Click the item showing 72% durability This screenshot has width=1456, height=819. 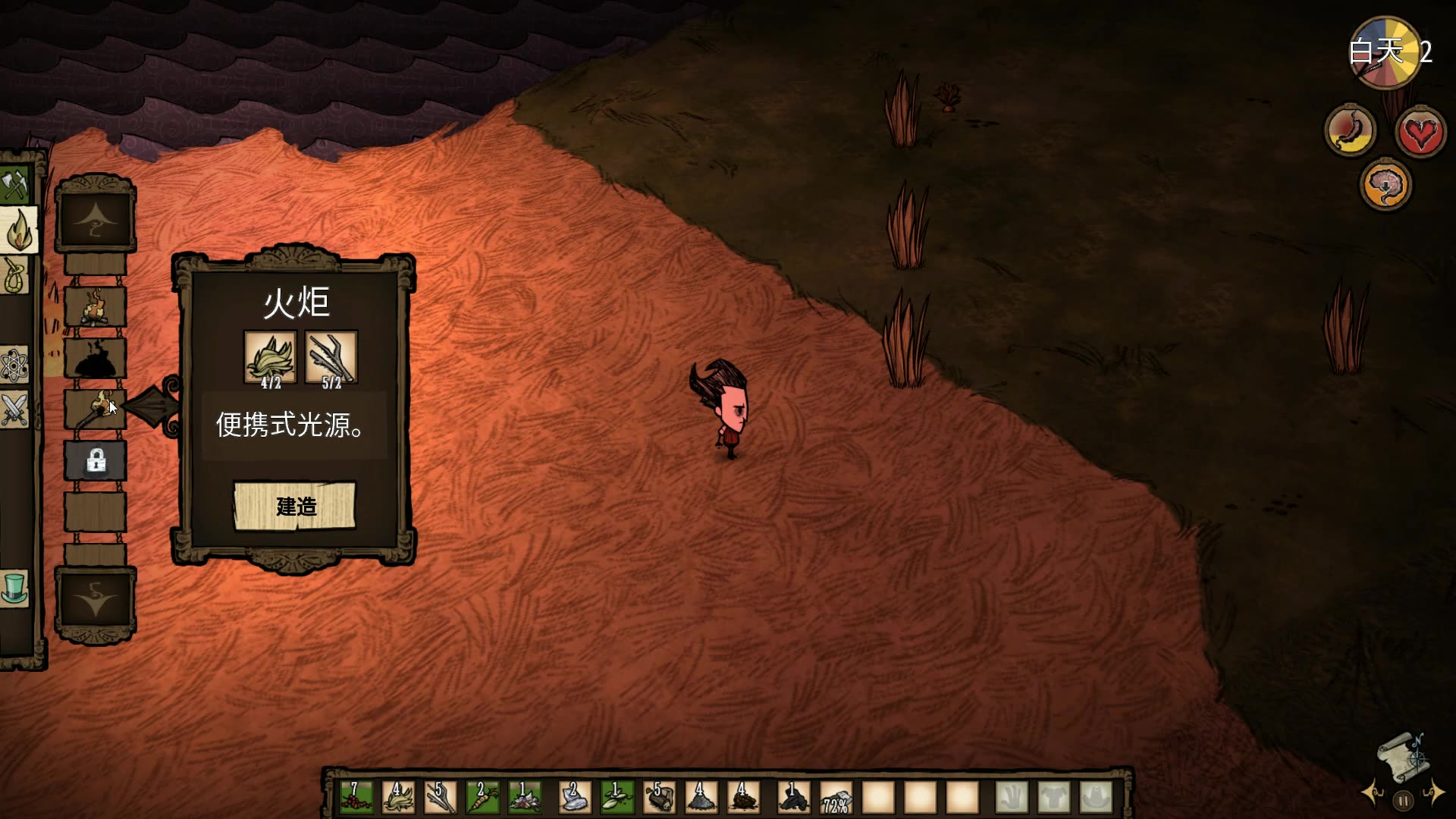pyautogui.click(x=836, y=798)
